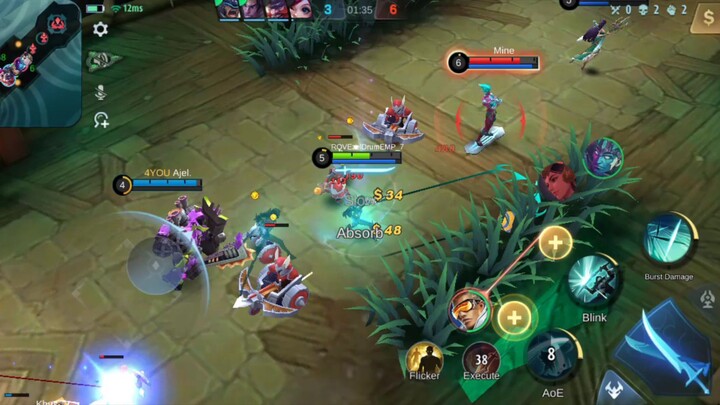Upgrade the AoE skill with plus button
720x405 pixels.
pyautogui.click(x=514, y=318)
